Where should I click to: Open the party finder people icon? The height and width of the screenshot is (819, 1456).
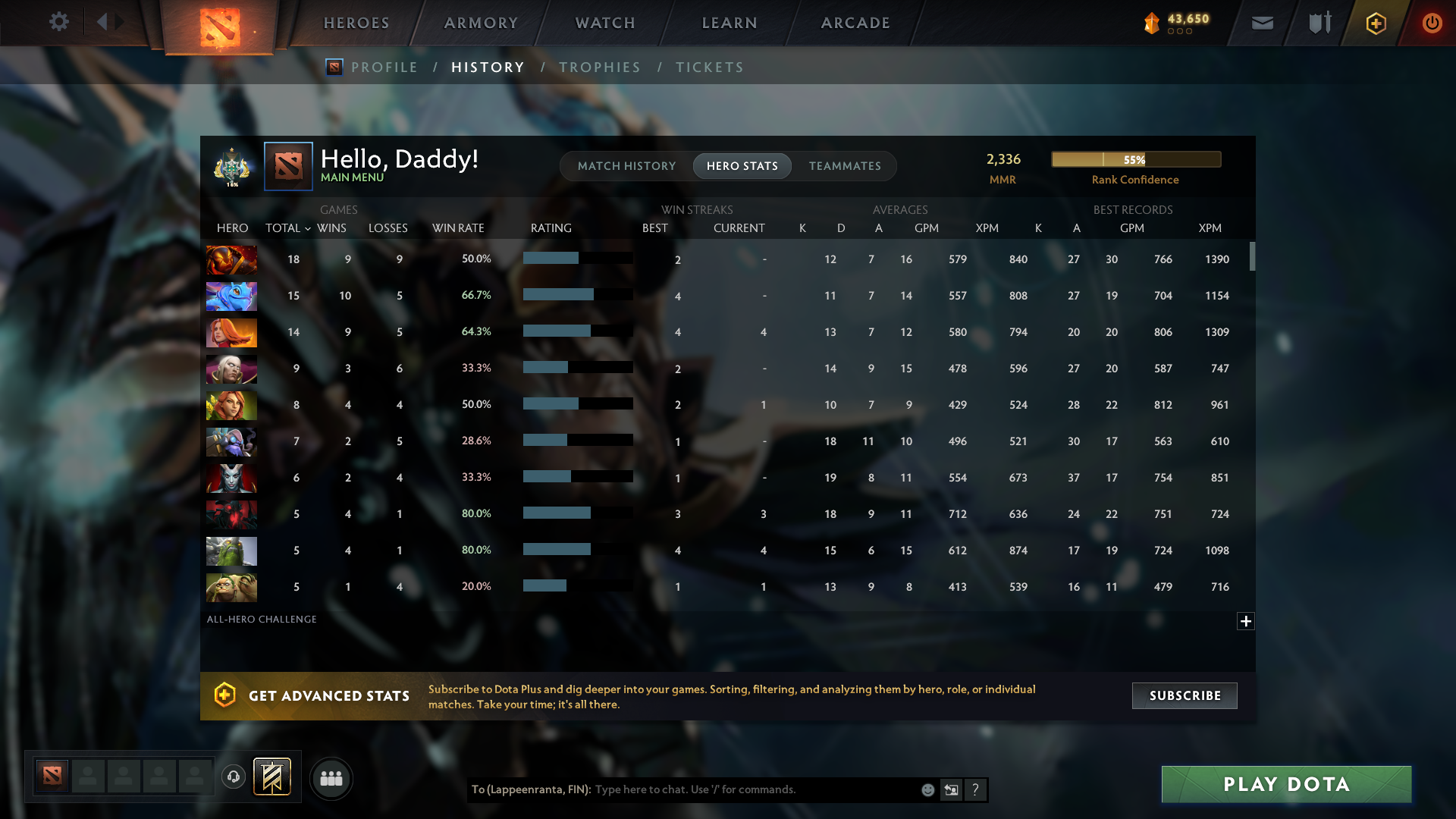pyautogui.click(x=331, y=778)
